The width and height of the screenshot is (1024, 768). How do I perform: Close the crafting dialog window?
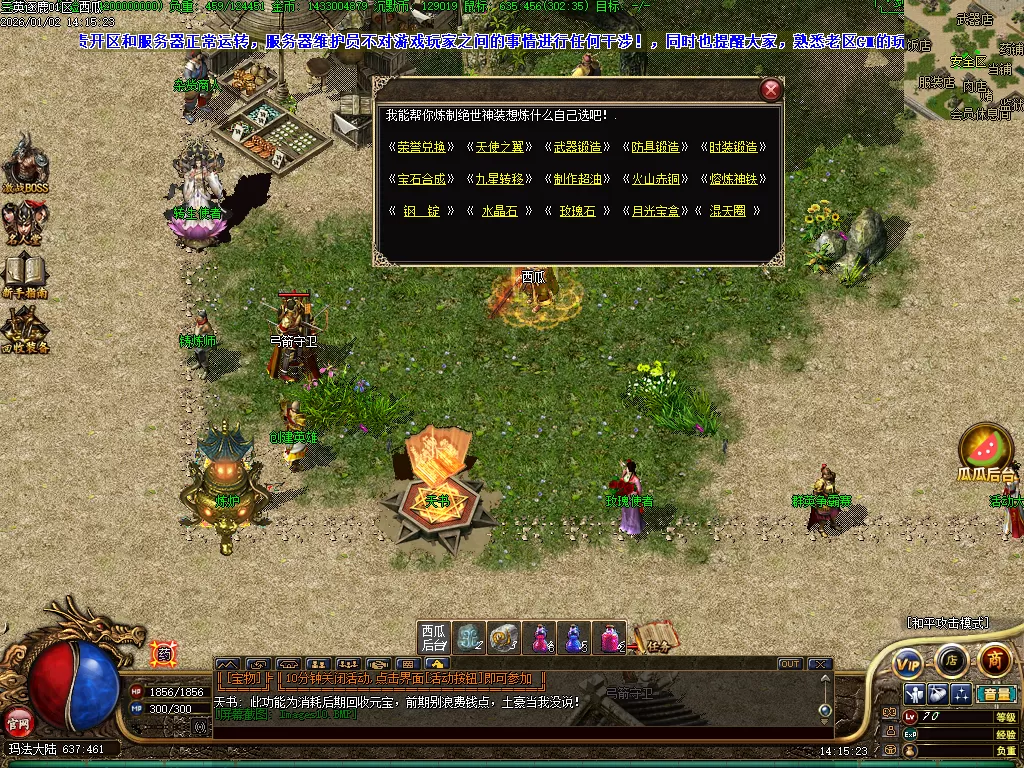pos(771,90)
